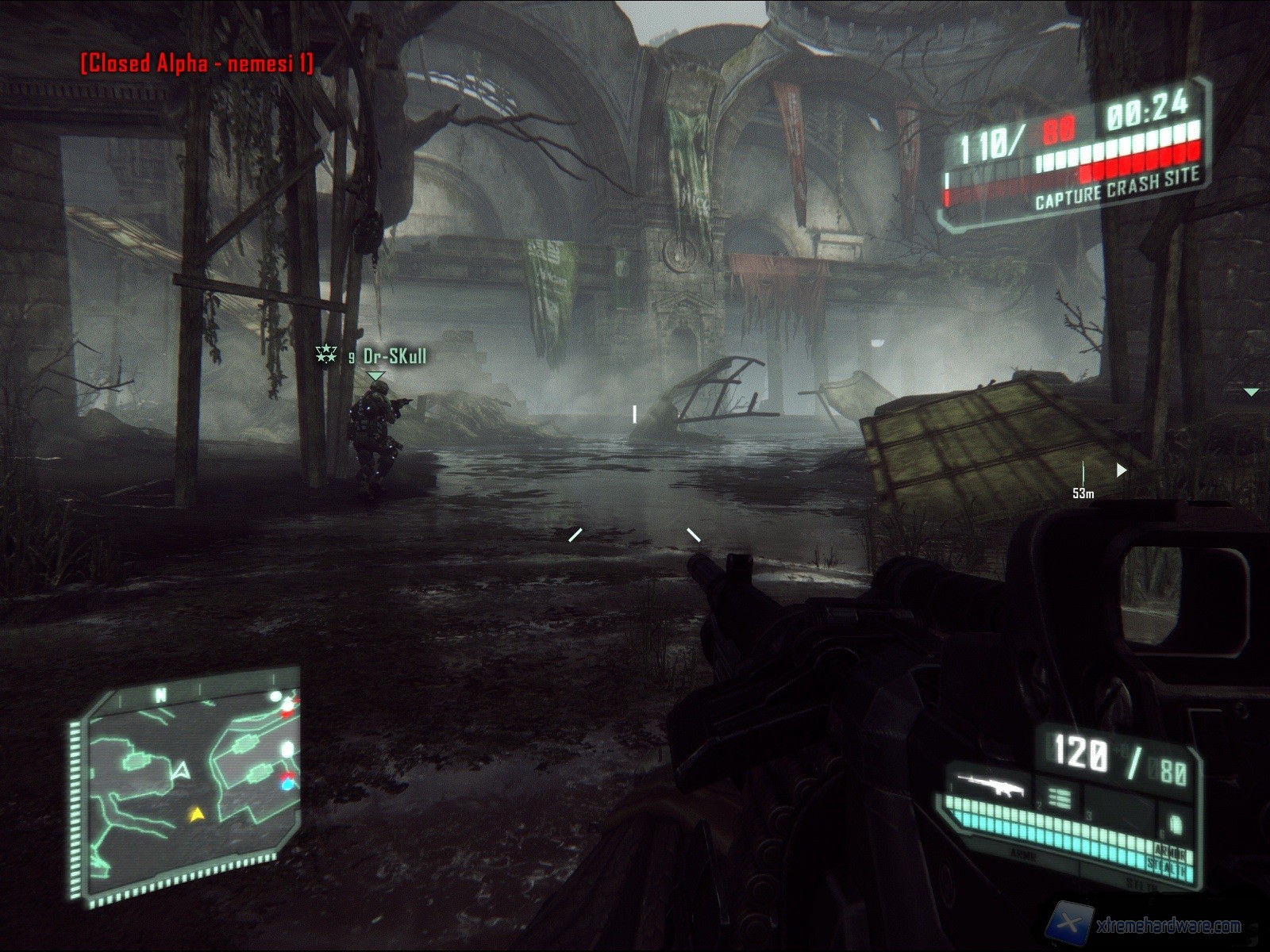Viewport: 1270px width, 952px height.
Task: Select the grenade slot icon
Action: point(1175,824)
